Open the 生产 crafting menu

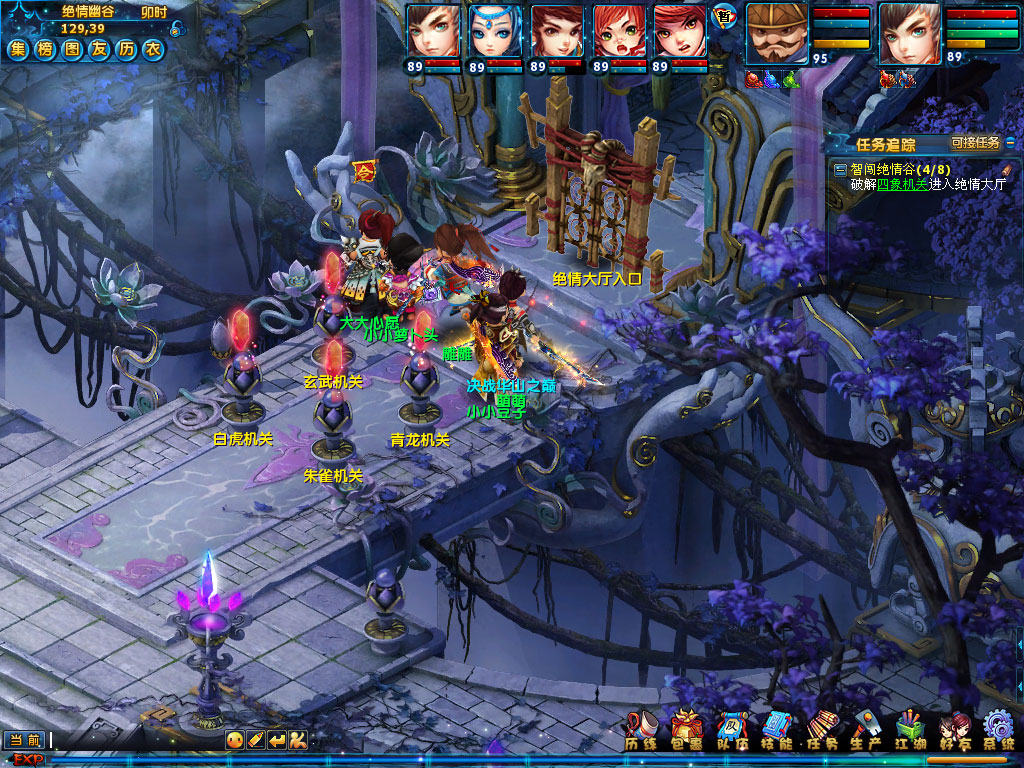(x=865, y=729)
